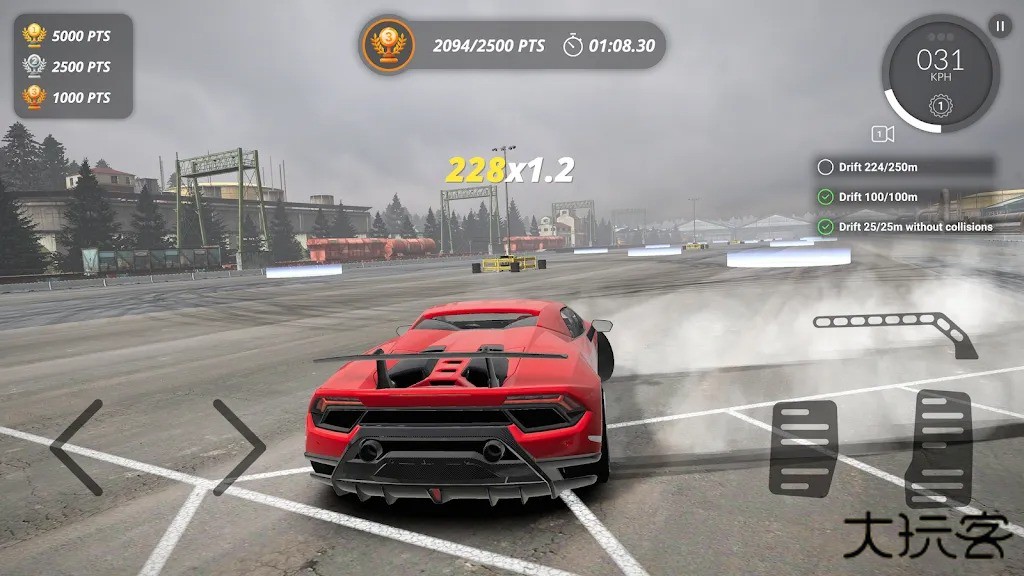The height and width of the screenshot is (576, 1024).
Task: Select the Drift 100/100m objective
Action: point(905,197)
